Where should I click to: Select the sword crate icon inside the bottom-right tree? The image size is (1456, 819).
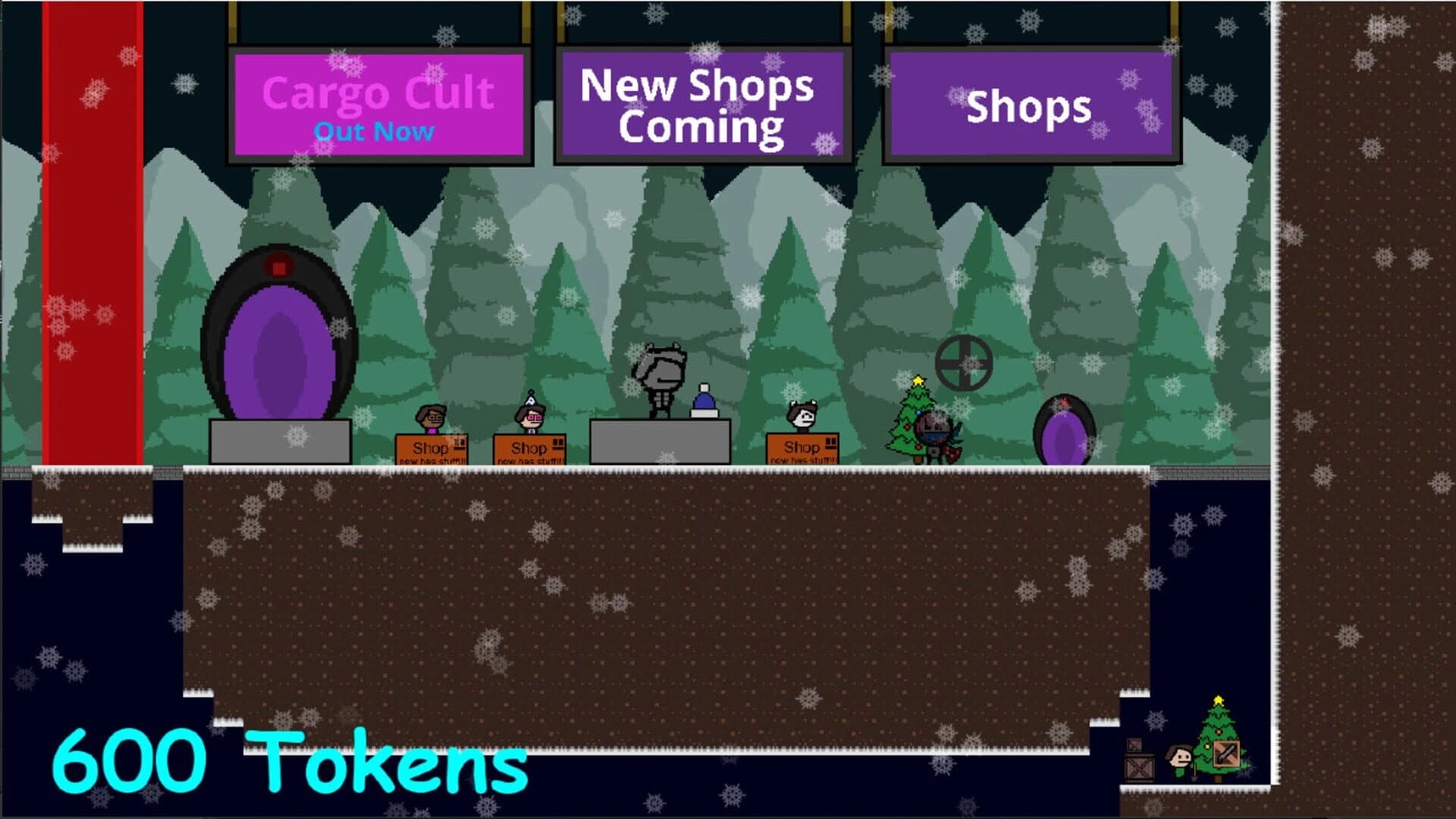pyautogui.click(x=1226, y=754)
